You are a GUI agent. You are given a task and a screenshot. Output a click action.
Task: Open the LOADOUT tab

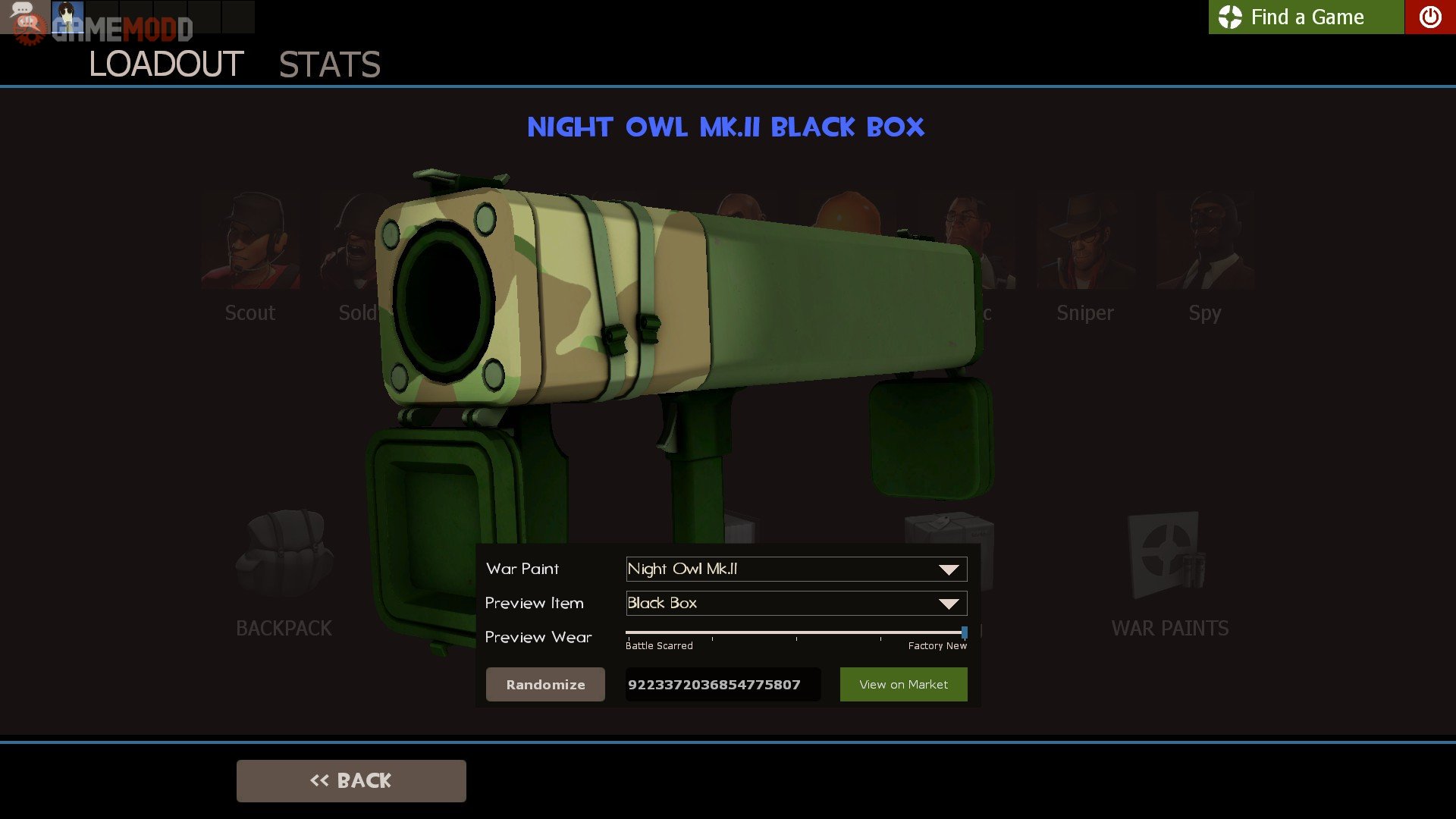point(166,64)
